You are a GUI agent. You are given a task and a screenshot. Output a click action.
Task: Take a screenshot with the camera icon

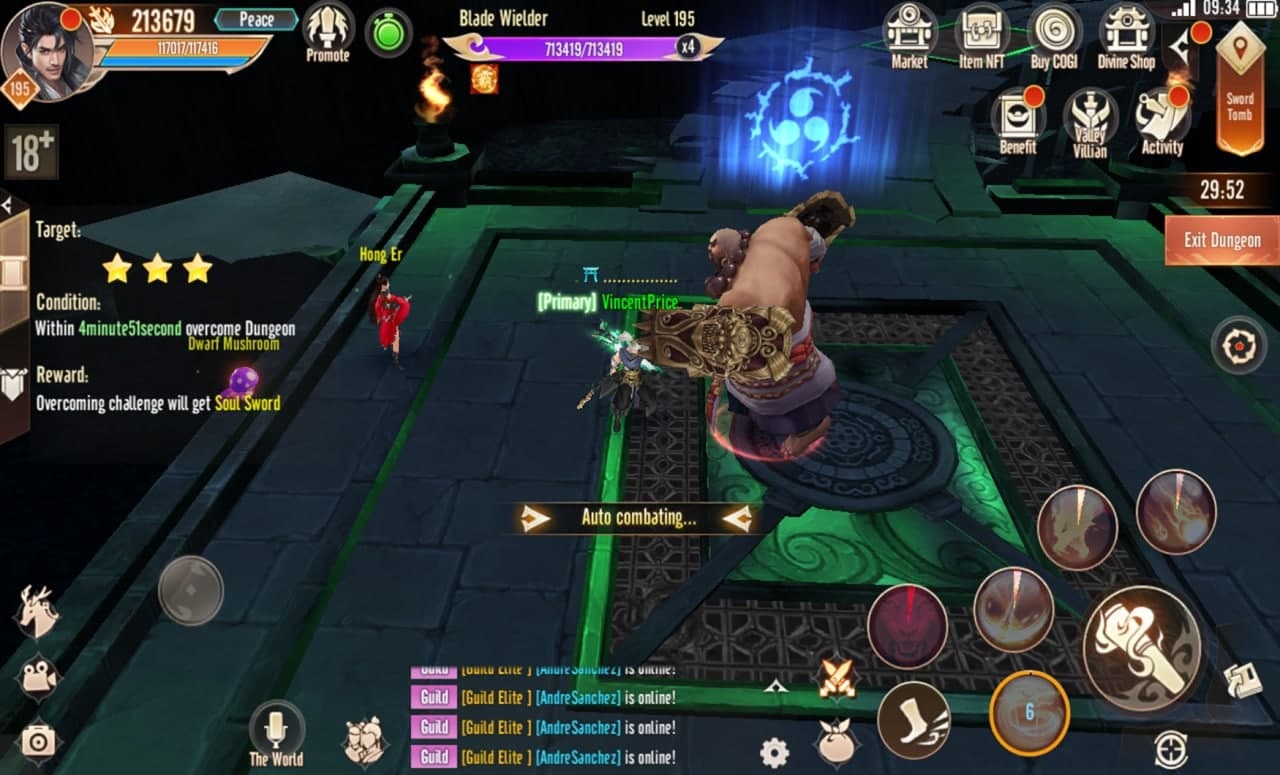coord(38,741)
